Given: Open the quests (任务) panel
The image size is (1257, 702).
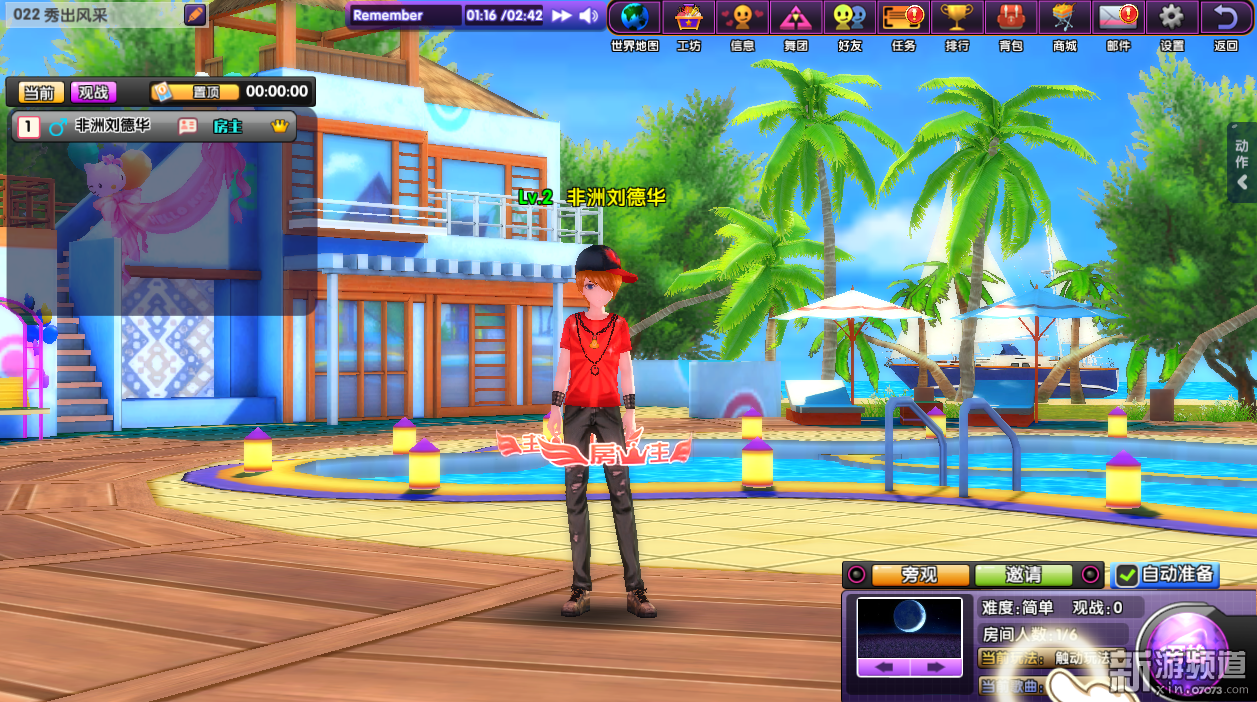Looking at the screenshot, I should tap(903, 18).
